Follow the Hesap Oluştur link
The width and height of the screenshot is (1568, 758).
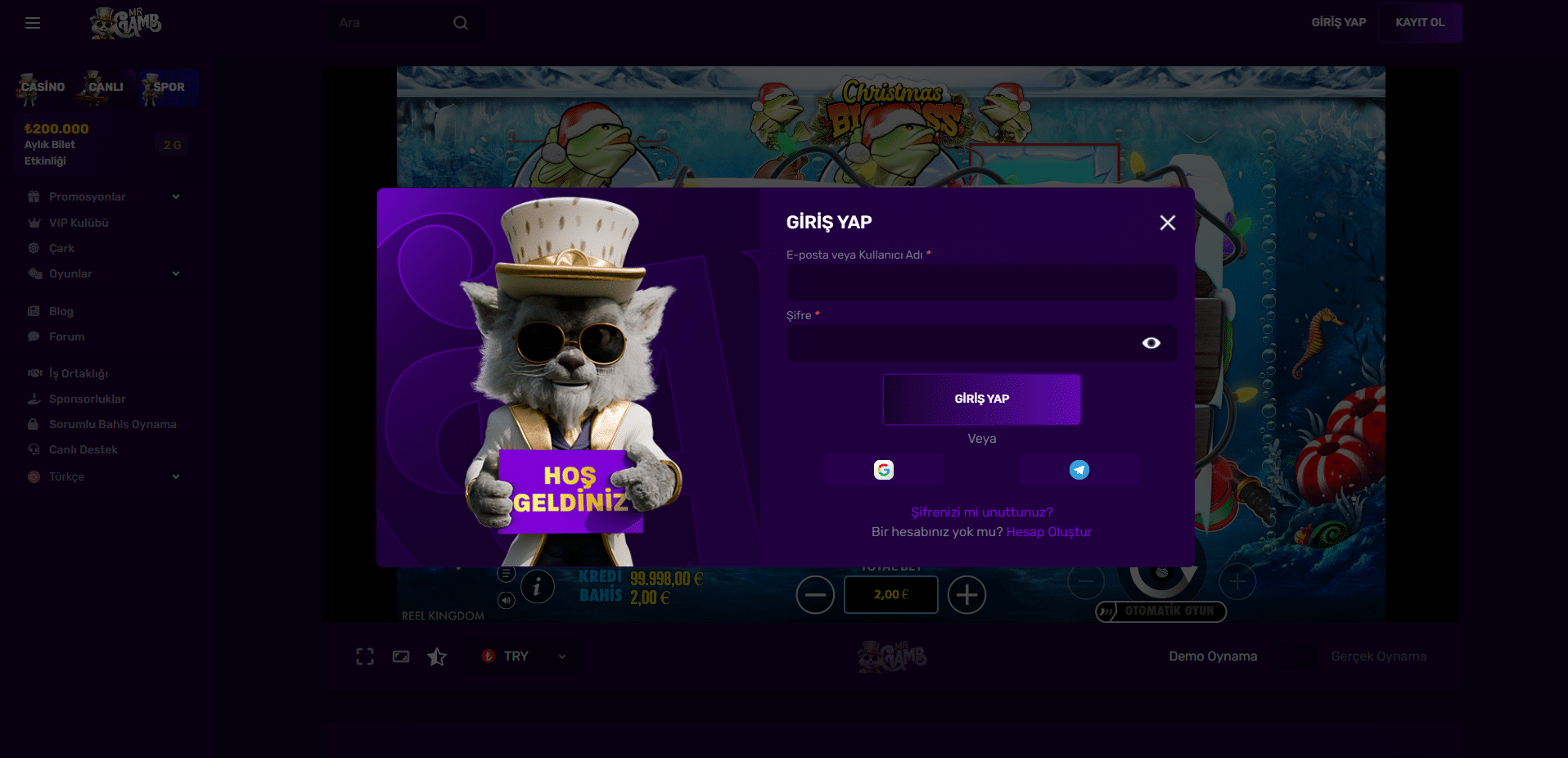click(1048, 532)
